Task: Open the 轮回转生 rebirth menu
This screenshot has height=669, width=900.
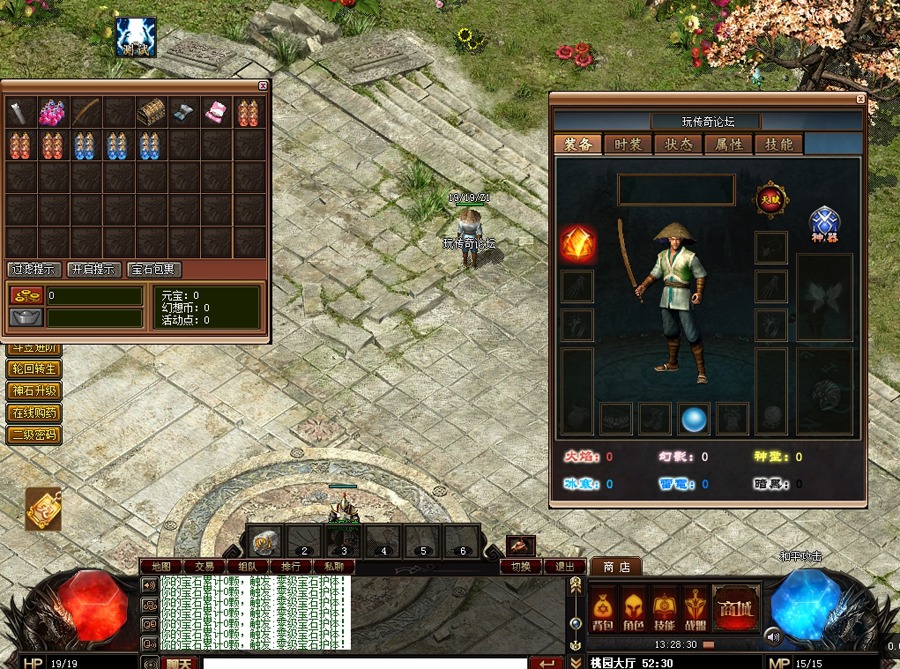Action: [x=35, y=369]
